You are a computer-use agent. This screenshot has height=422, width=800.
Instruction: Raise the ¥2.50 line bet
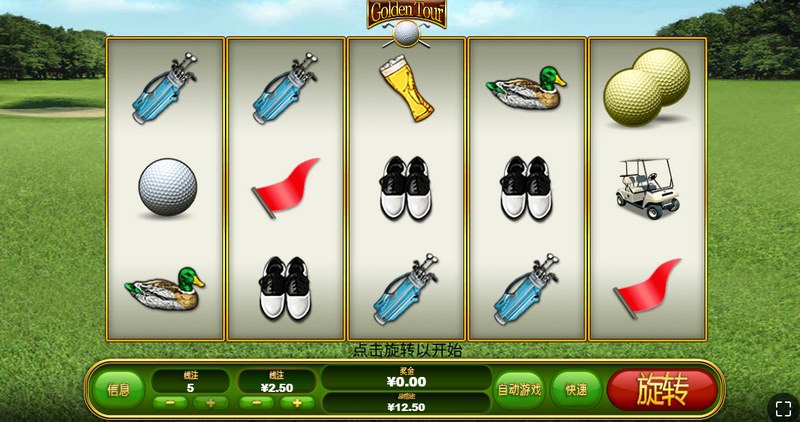pos(298,403)
